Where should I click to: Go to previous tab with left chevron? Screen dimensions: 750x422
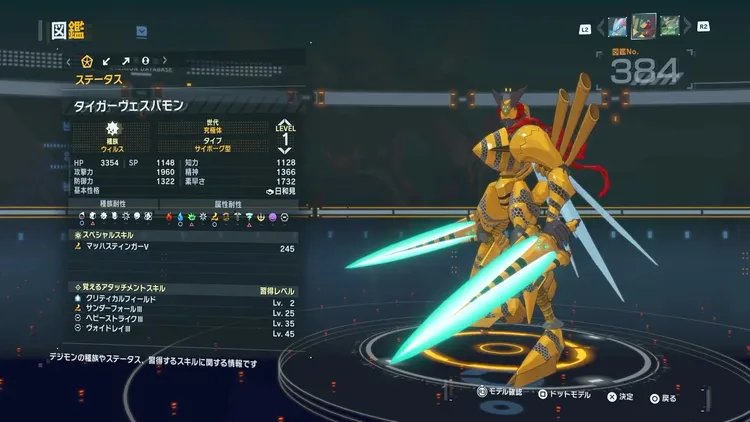point(69,61)
